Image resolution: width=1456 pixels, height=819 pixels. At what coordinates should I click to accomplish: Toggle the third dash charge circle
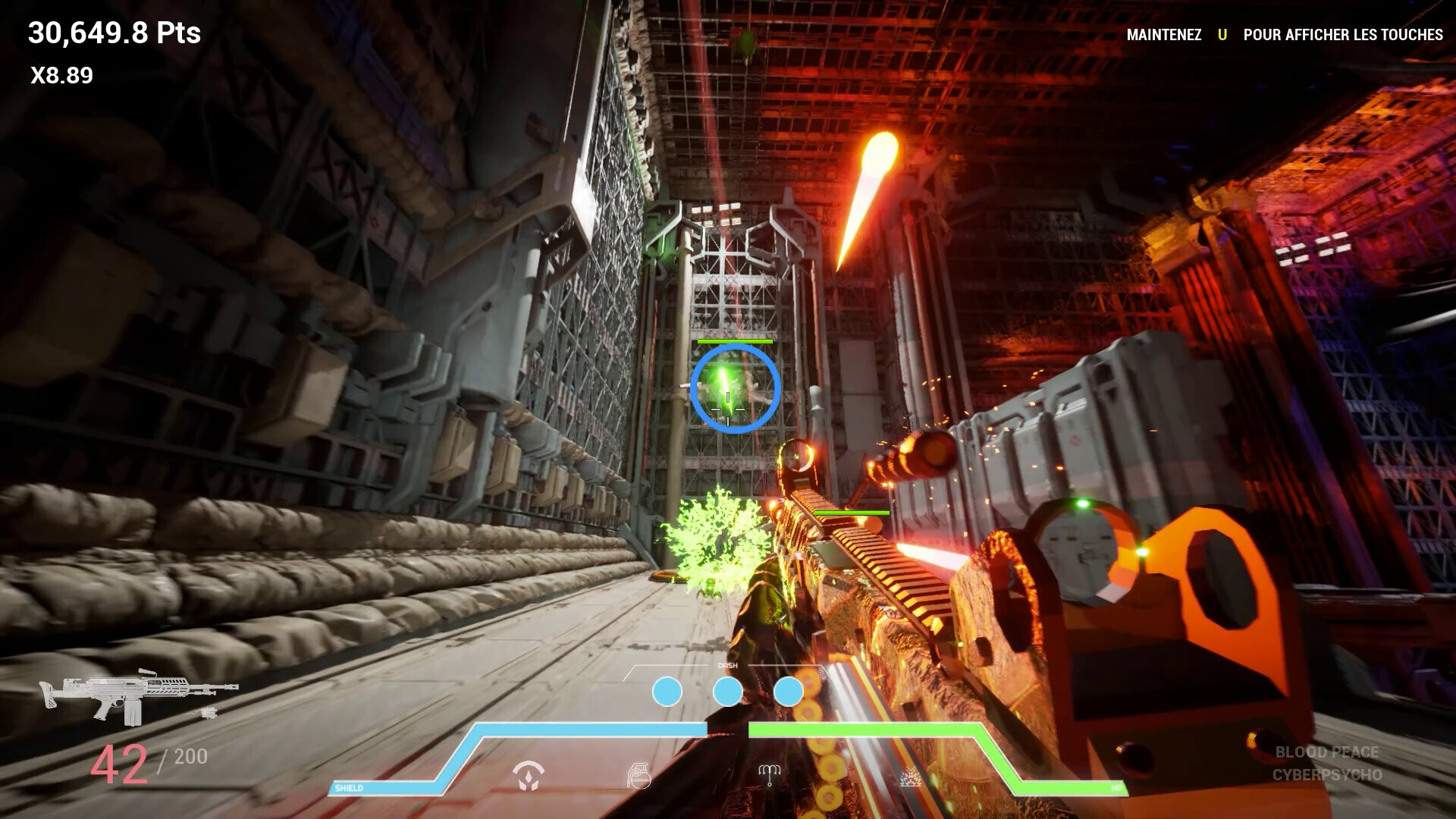(789, 692)
